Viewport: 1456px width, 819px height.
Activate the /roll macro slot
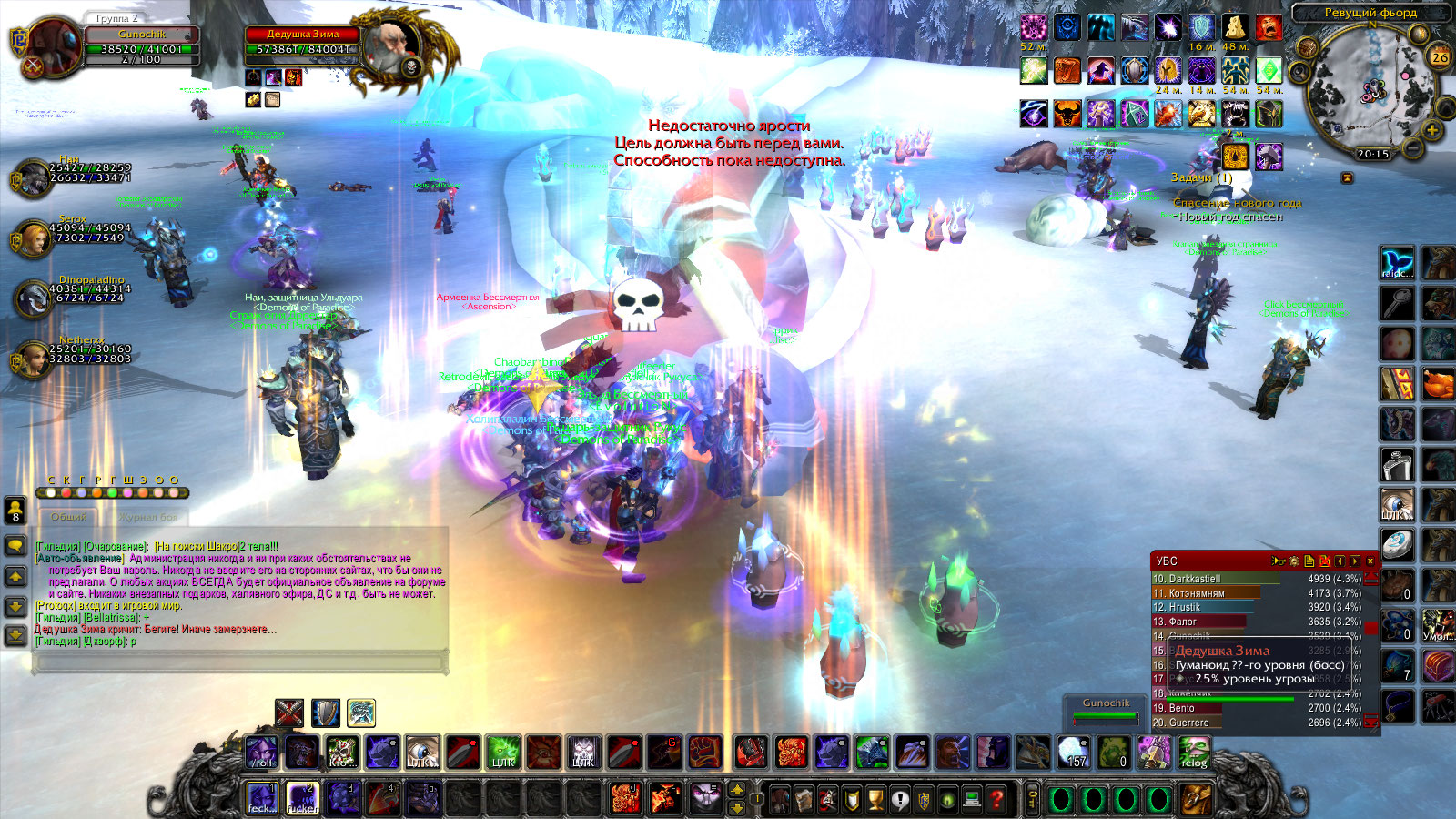[262, 753]
